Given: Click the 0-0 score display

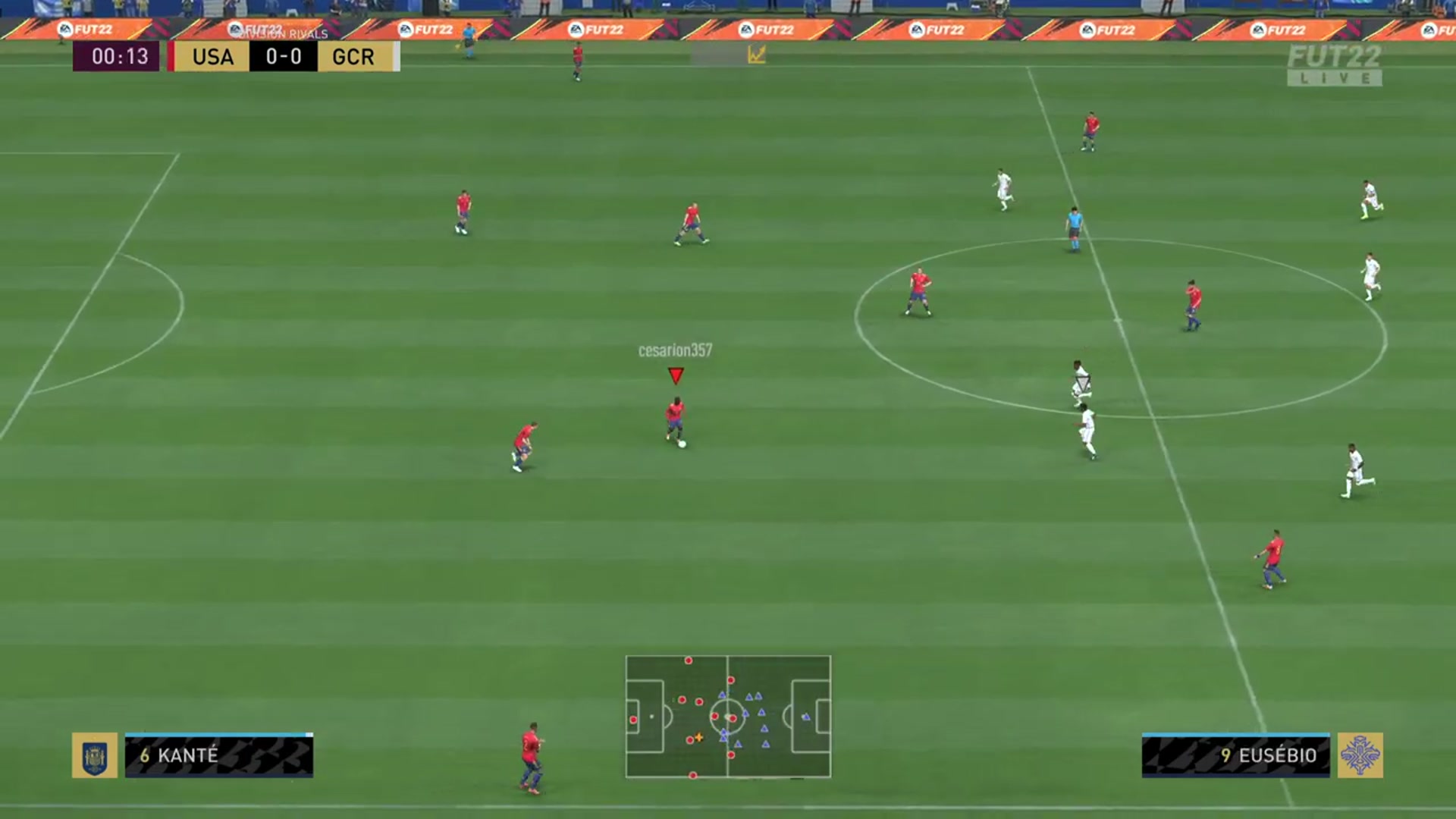Looking at the screenshot, I should 282,56.
